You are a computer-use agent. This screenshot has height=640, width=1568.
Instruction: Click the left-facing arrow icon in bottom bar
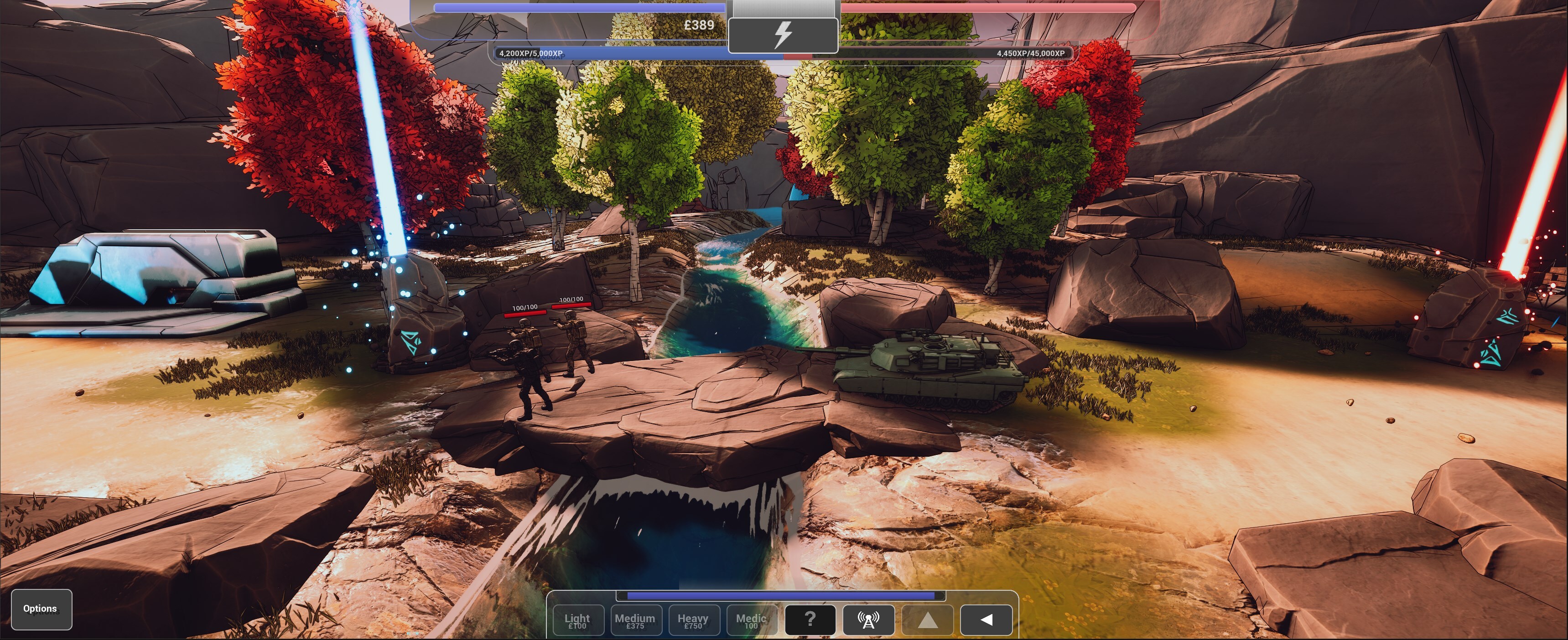coord(986,619)
